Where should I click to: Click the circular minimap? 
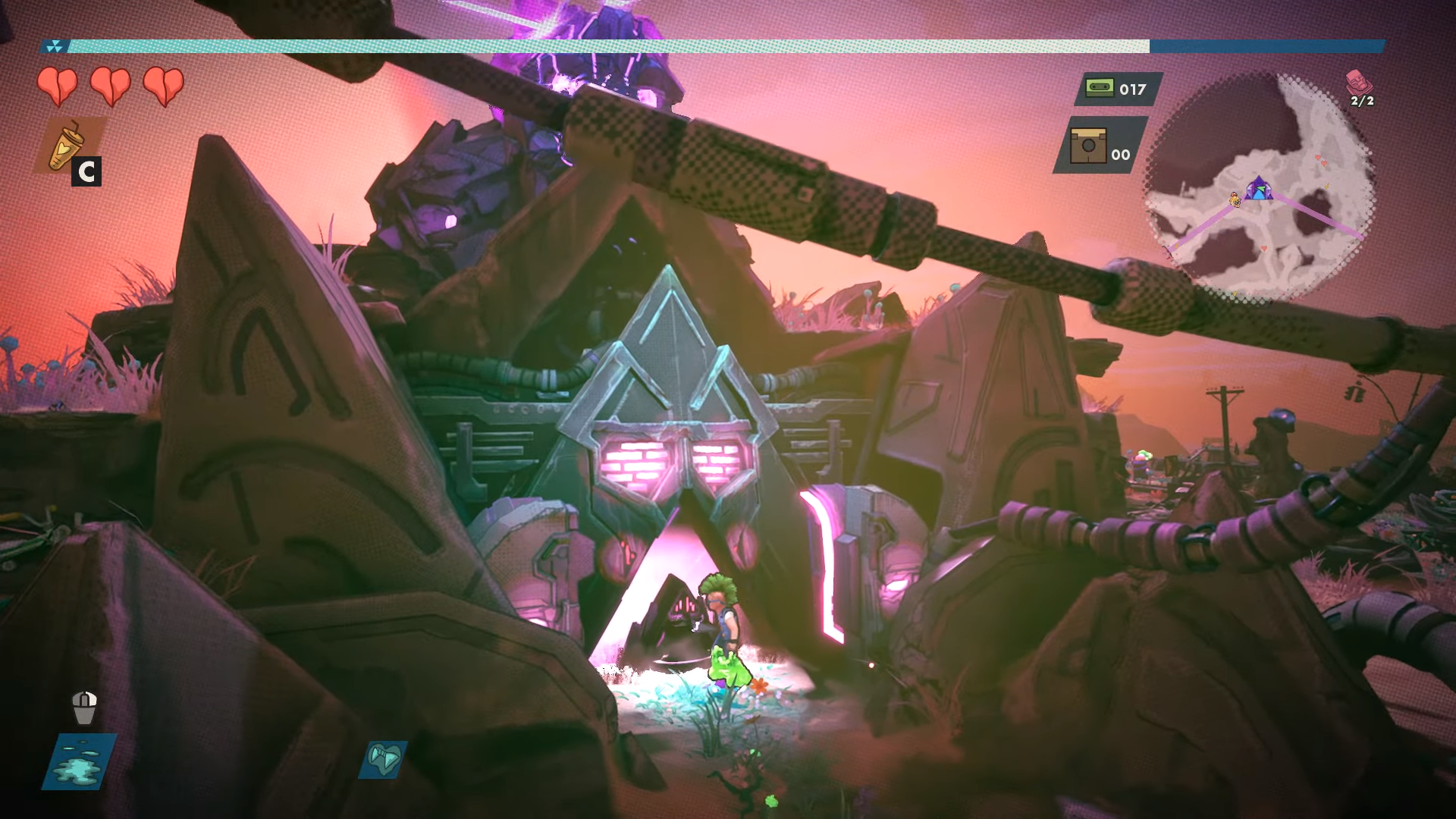[1259, 190]
